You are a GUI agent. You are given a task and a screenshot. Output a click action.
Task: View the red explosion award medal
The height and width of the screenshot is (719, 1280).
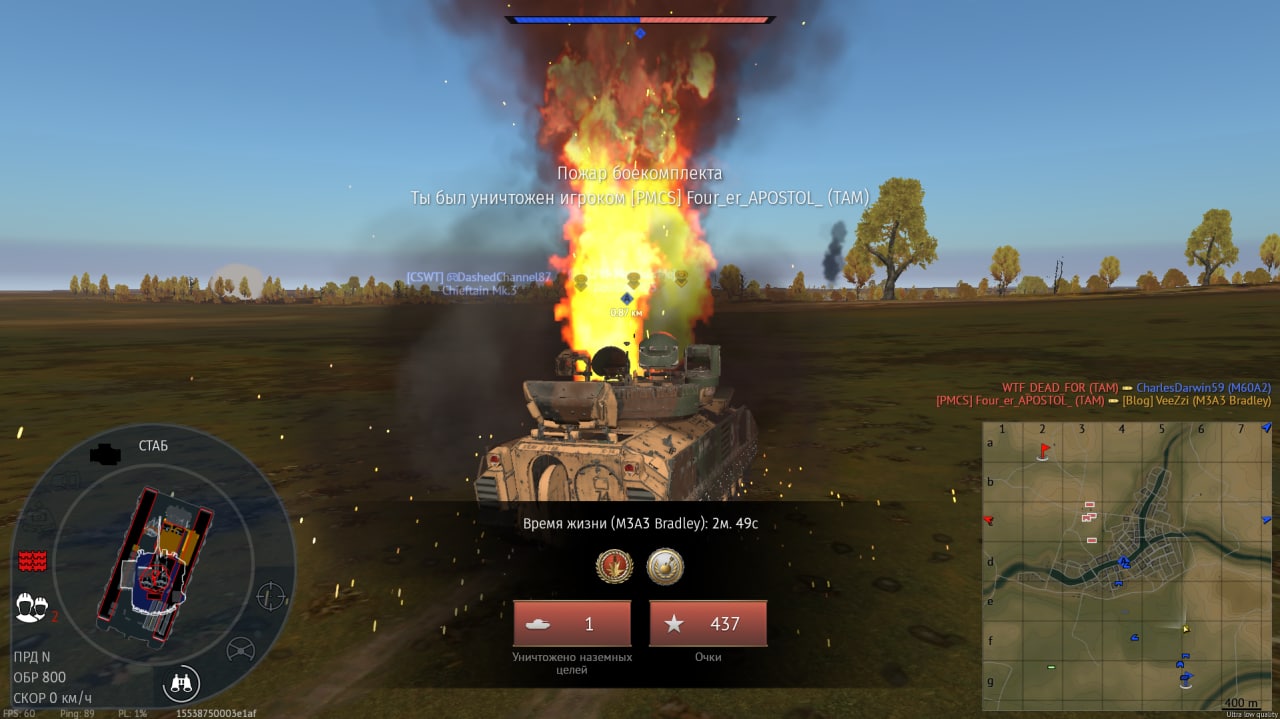pyautogui.click(x=615, y=566)
